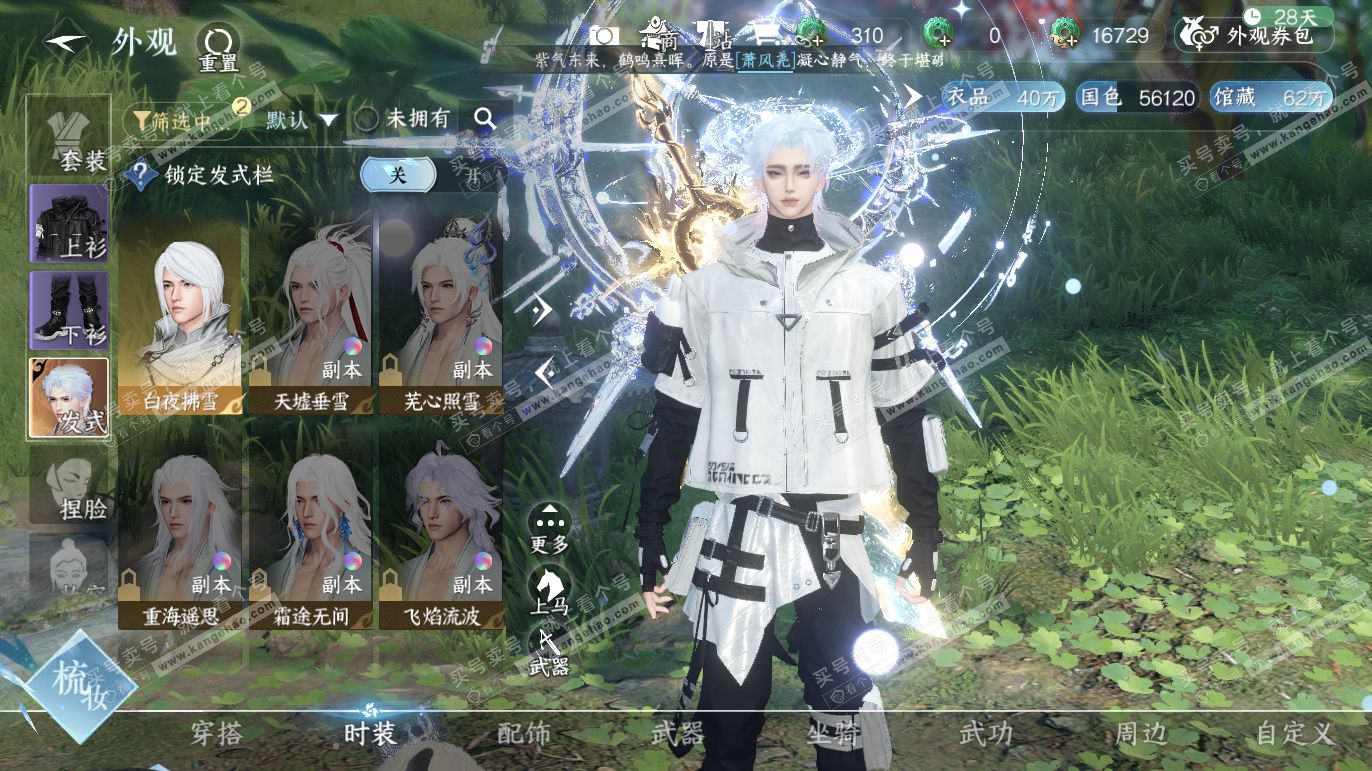This screenshot has height=771, width=1372.
Task: Select the 下衫 clothing slot
Action: 68,310
